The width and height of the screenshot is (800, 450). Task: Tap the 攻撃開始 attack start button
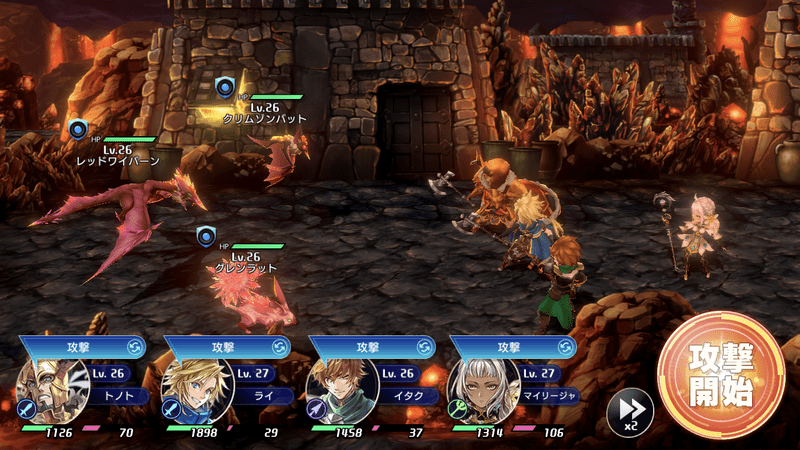[720, 375]
